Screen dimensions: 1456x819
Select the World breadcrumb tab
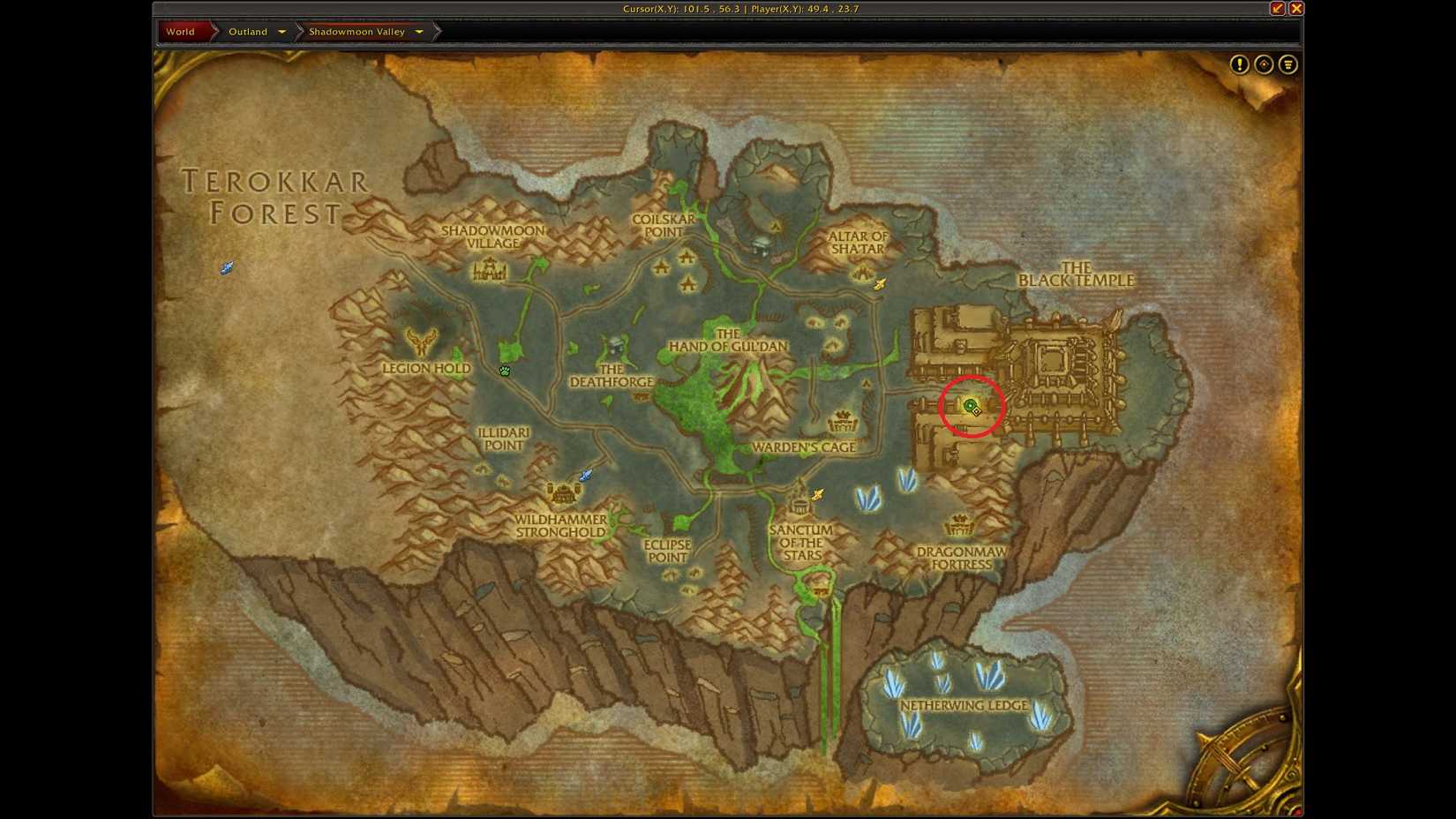181,31
